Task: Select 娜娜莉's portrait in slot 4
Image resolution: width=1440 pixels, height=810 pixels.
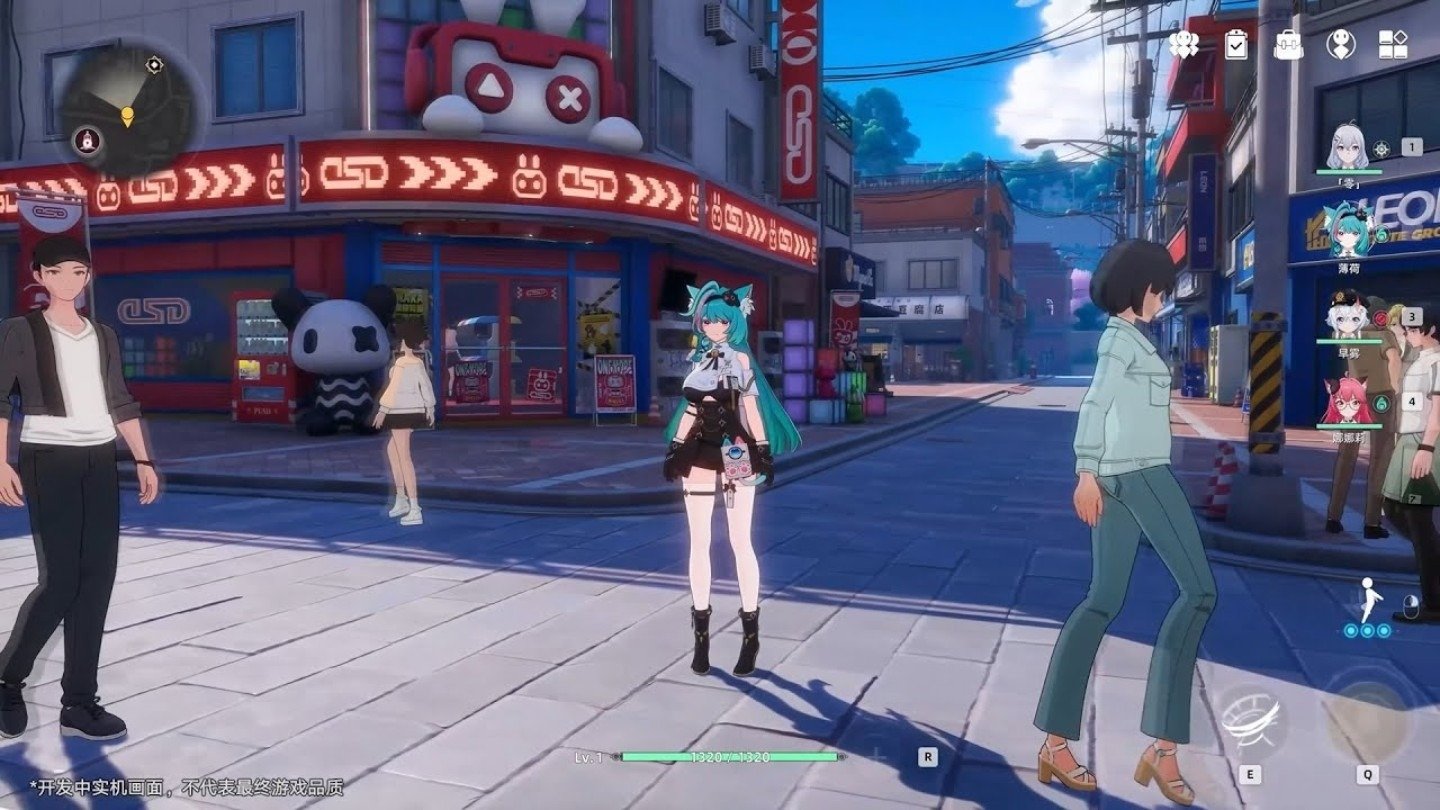Action: (1348, 399)
